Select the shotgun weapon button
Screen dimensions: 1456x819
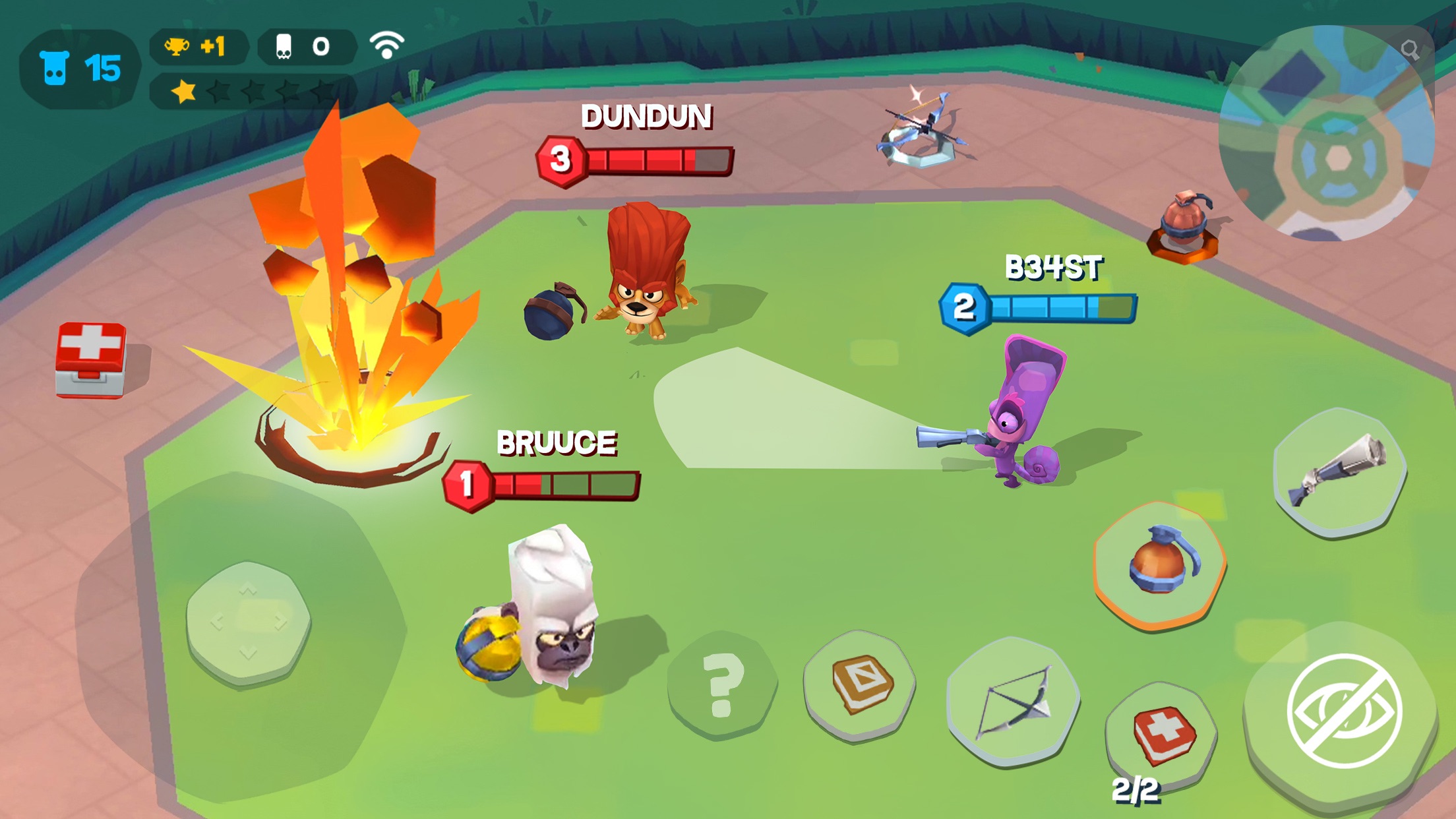tap(1340, 471)
